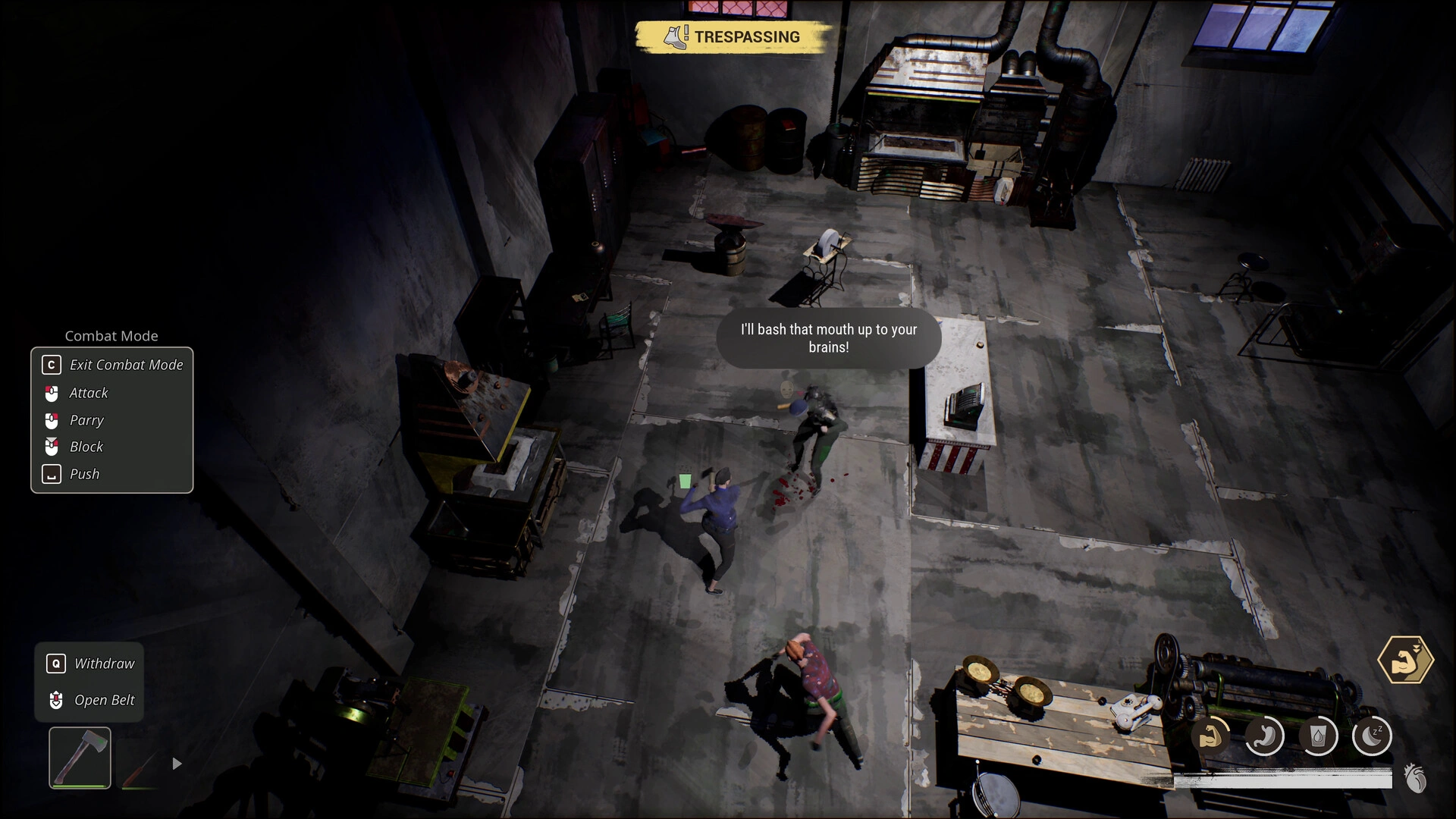Click the anatomical heart health icon
This screenshot has height=819, width=1456.
coord(1415,778)
